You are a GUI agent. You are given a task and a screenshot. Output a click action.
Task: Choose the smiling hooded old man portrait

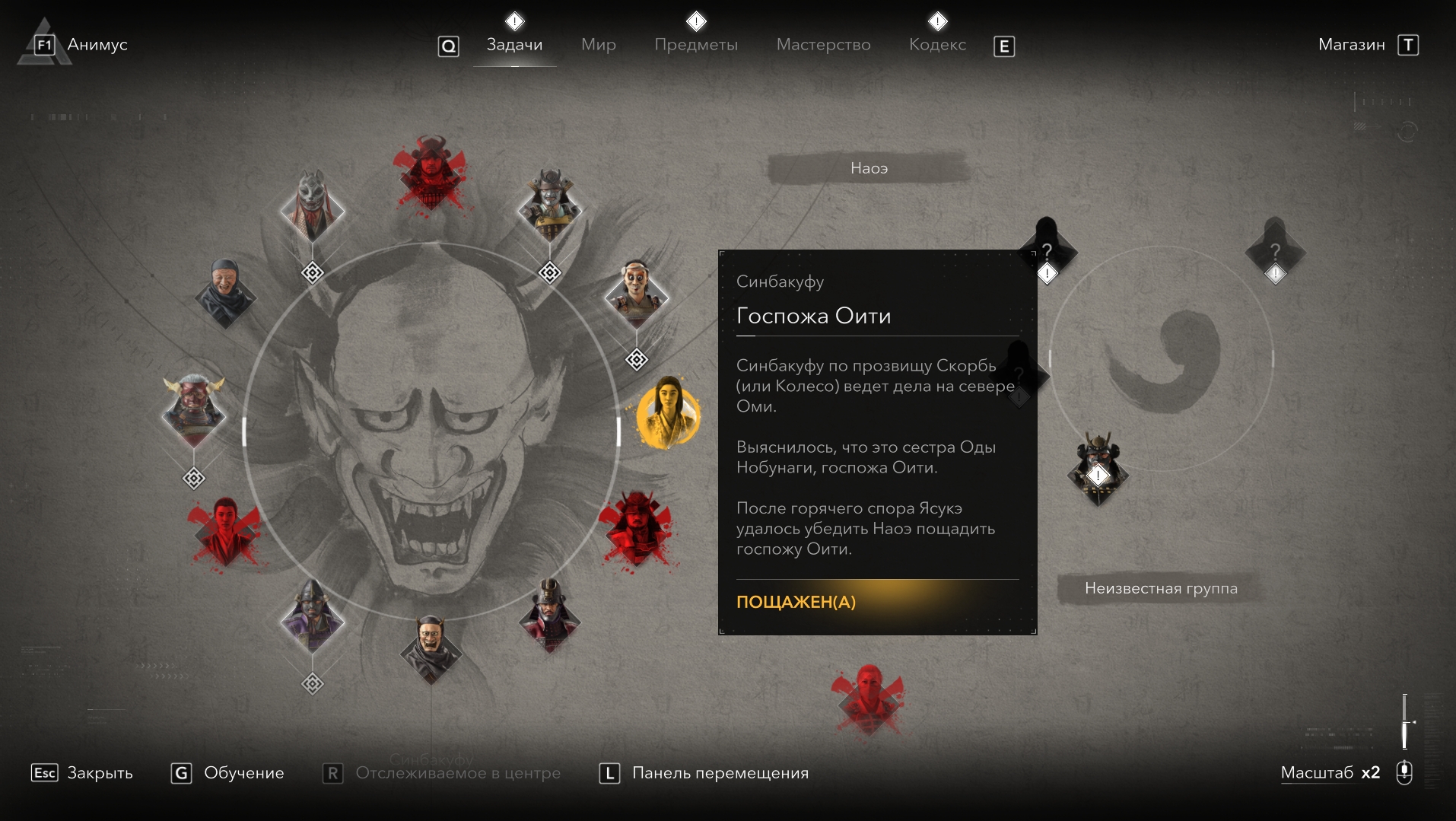point(225,293)
